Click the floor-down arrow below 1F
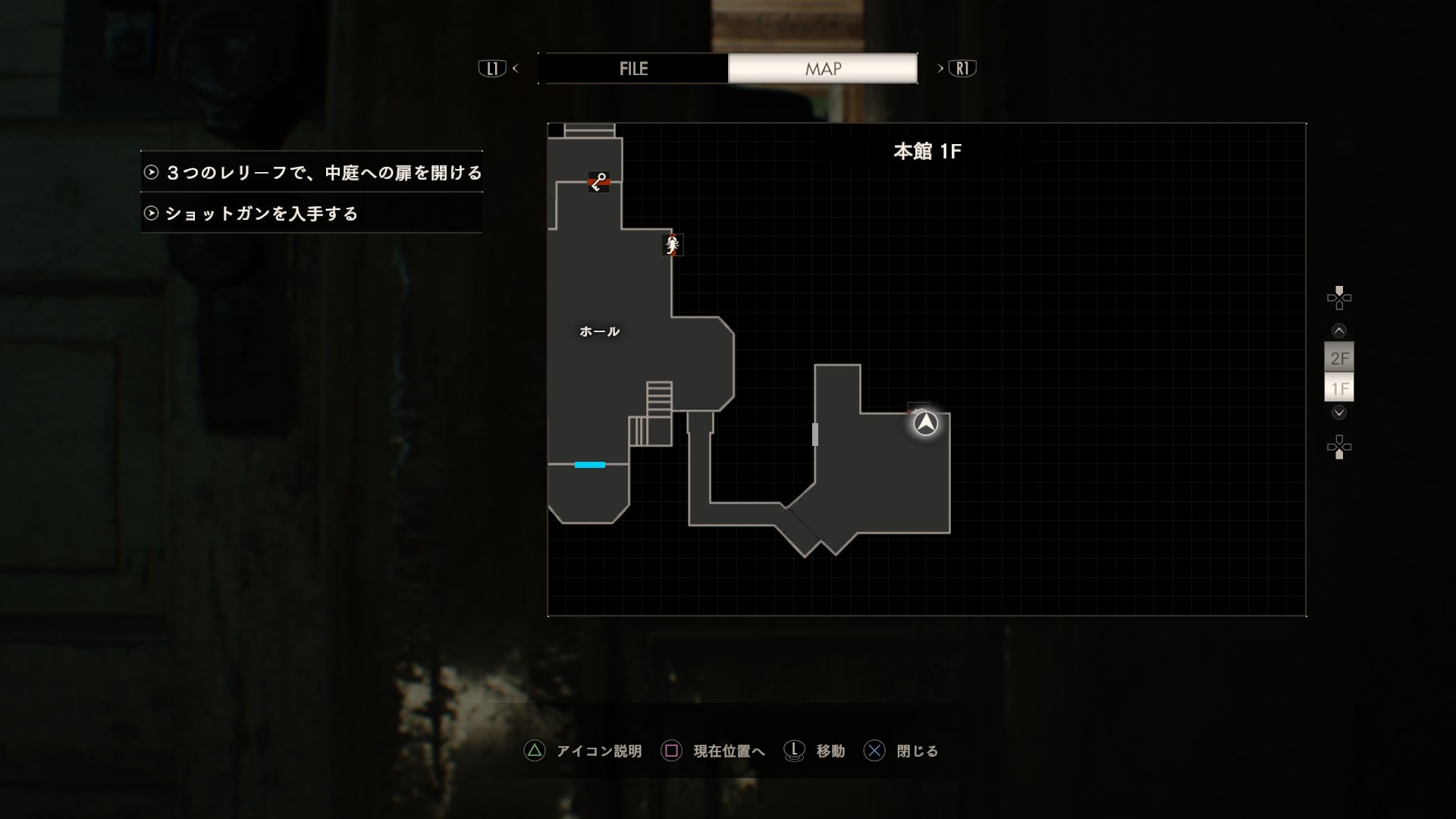Viewport: 1456px width, 819px height. click(1339, 413)
